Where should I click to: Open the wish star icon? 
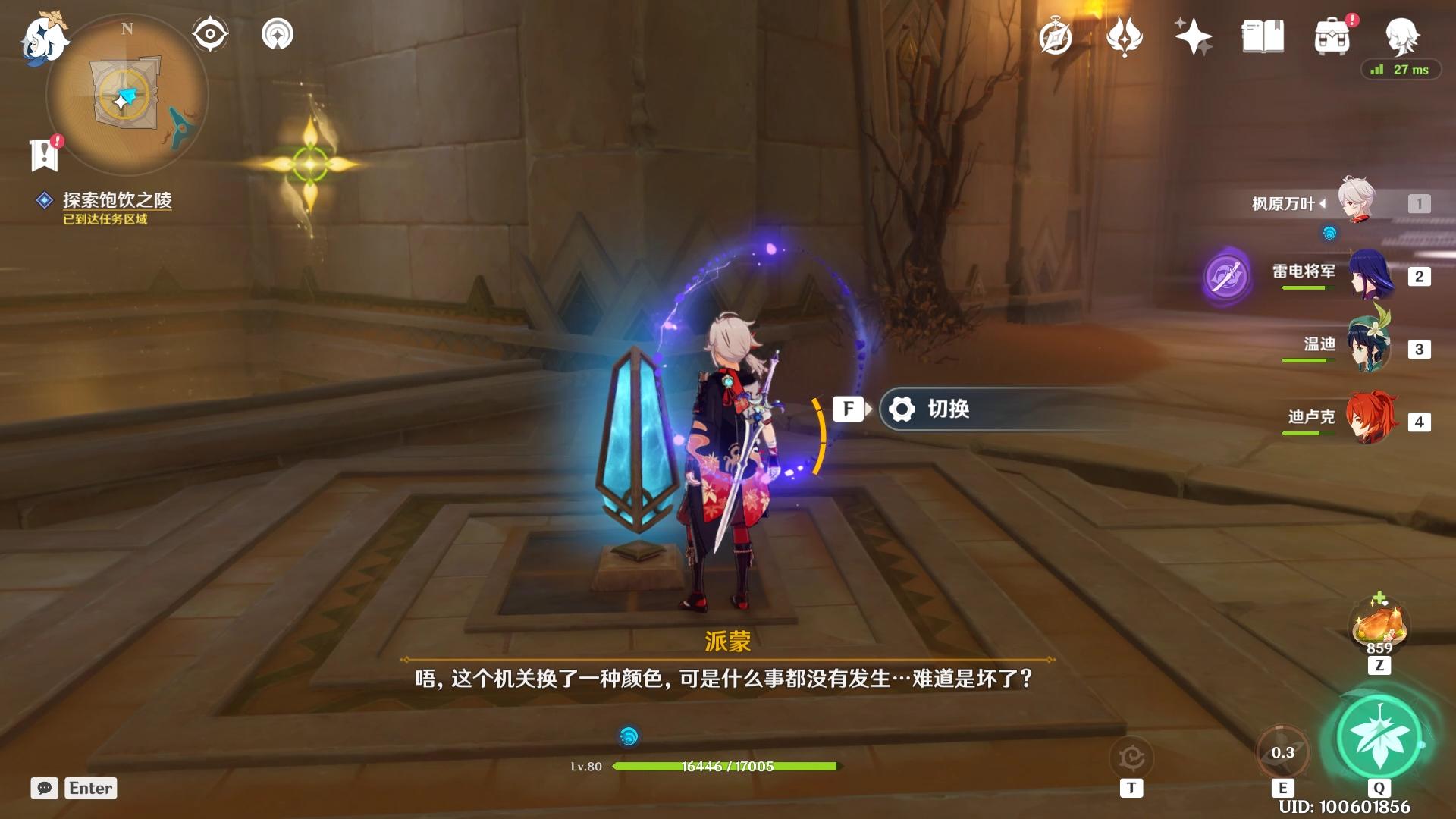click(x=1192, y=36)
